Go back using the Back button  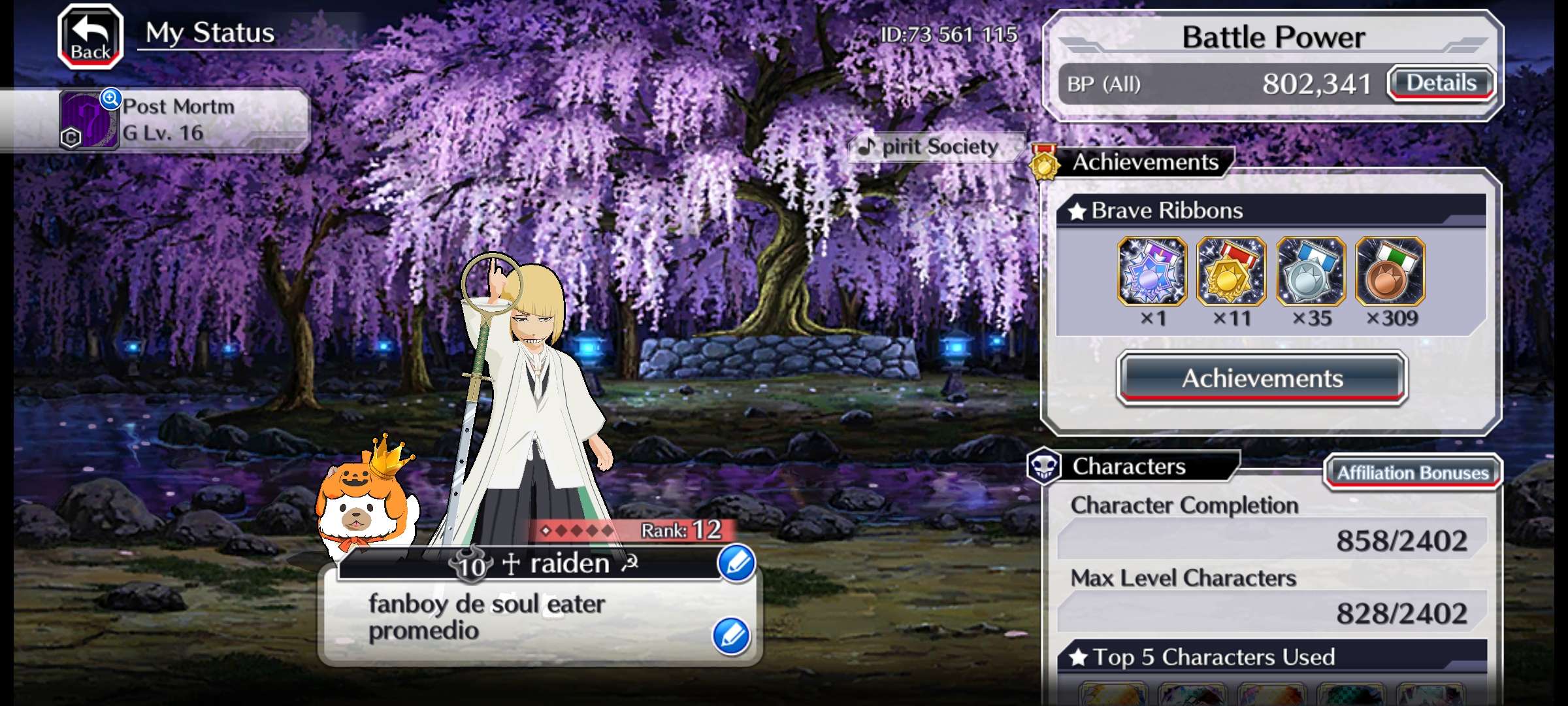(x=90, y=37)
